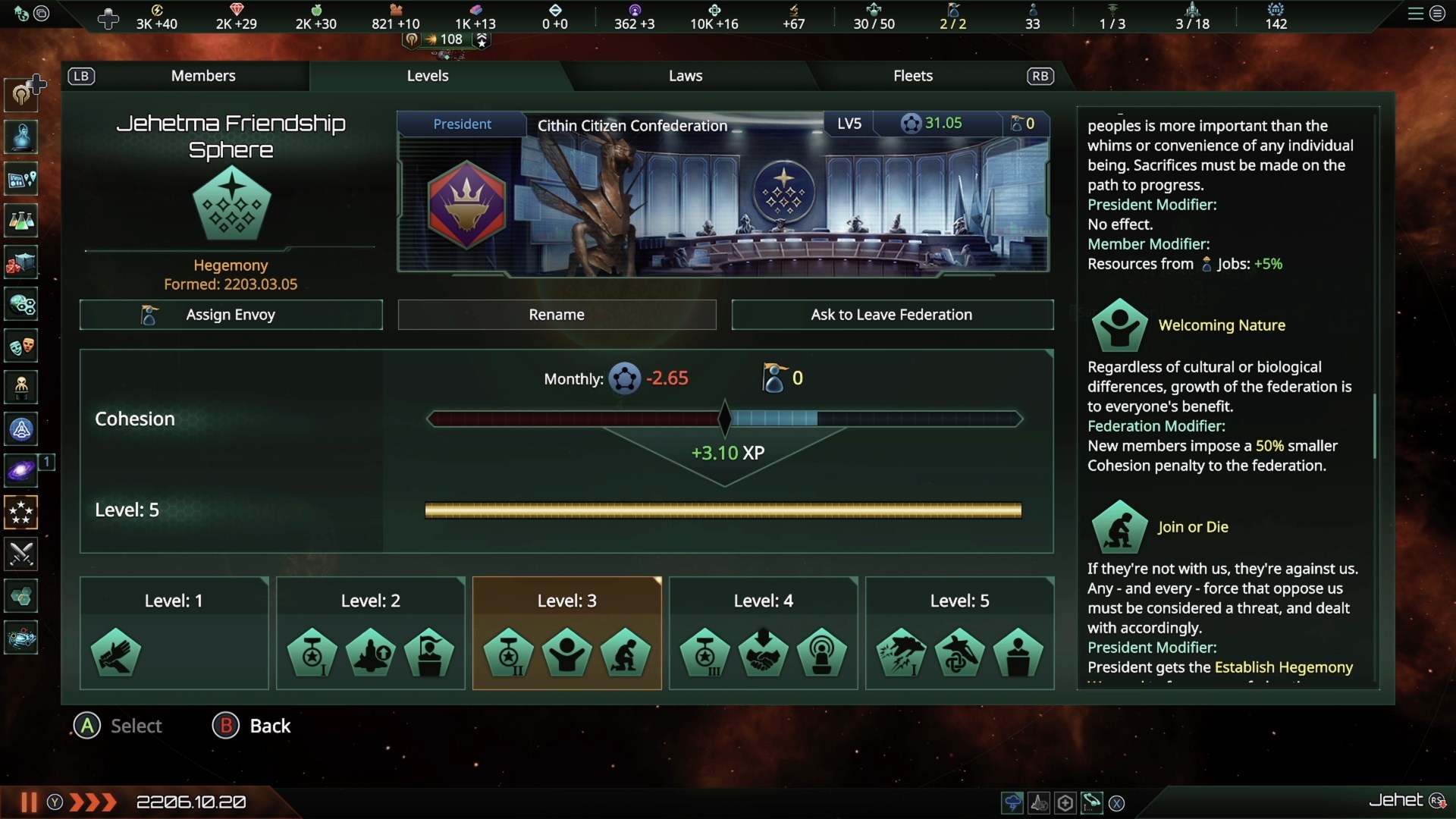Click the RB bumper to change tabs
The width and height of the screenshot is (1456, 819).
[1040, 76]
